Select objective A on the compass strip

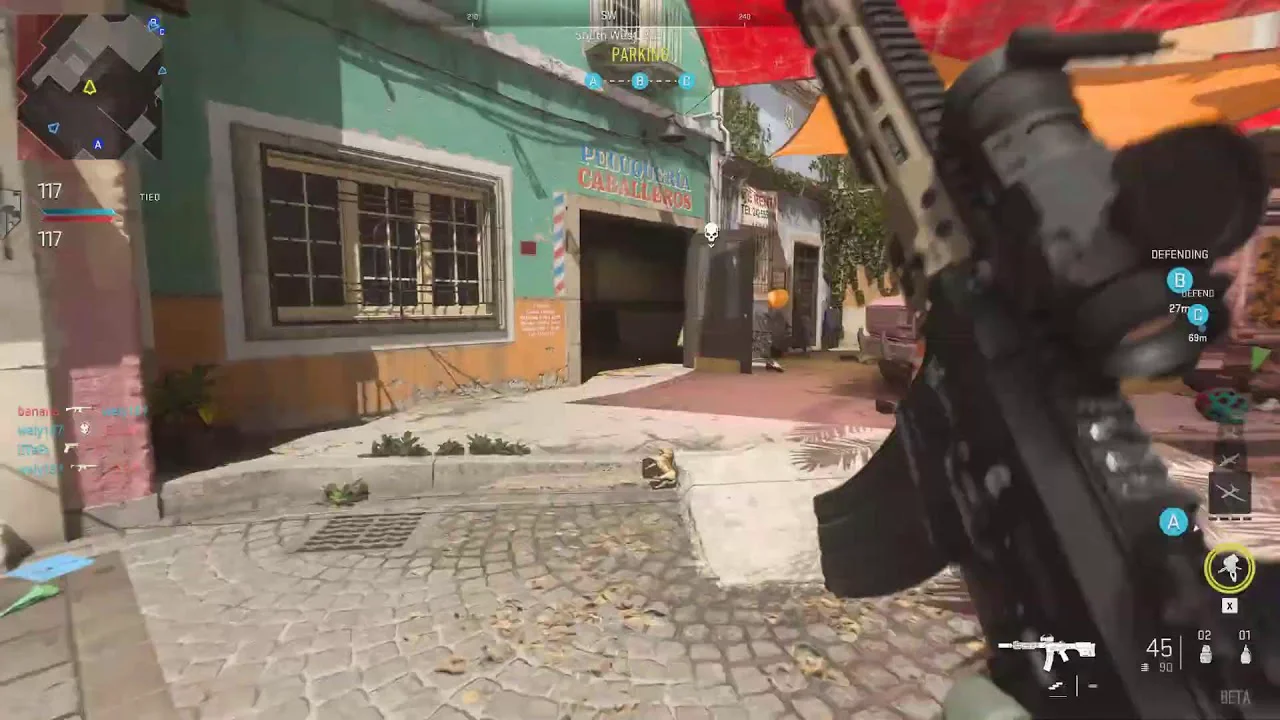(x=594, y=81)
